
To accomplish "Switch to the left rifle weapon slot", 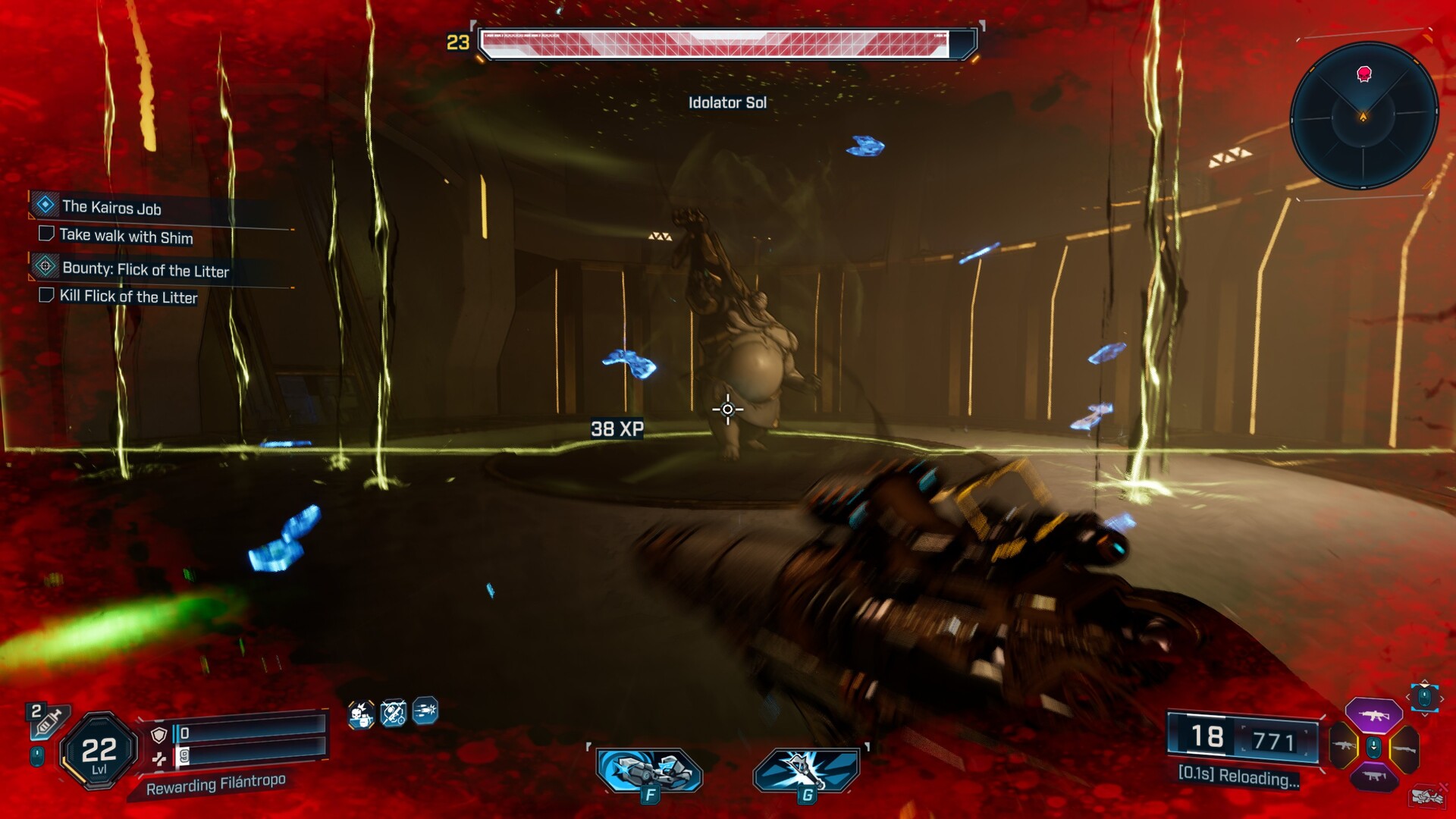I will tap(1345, 747).
